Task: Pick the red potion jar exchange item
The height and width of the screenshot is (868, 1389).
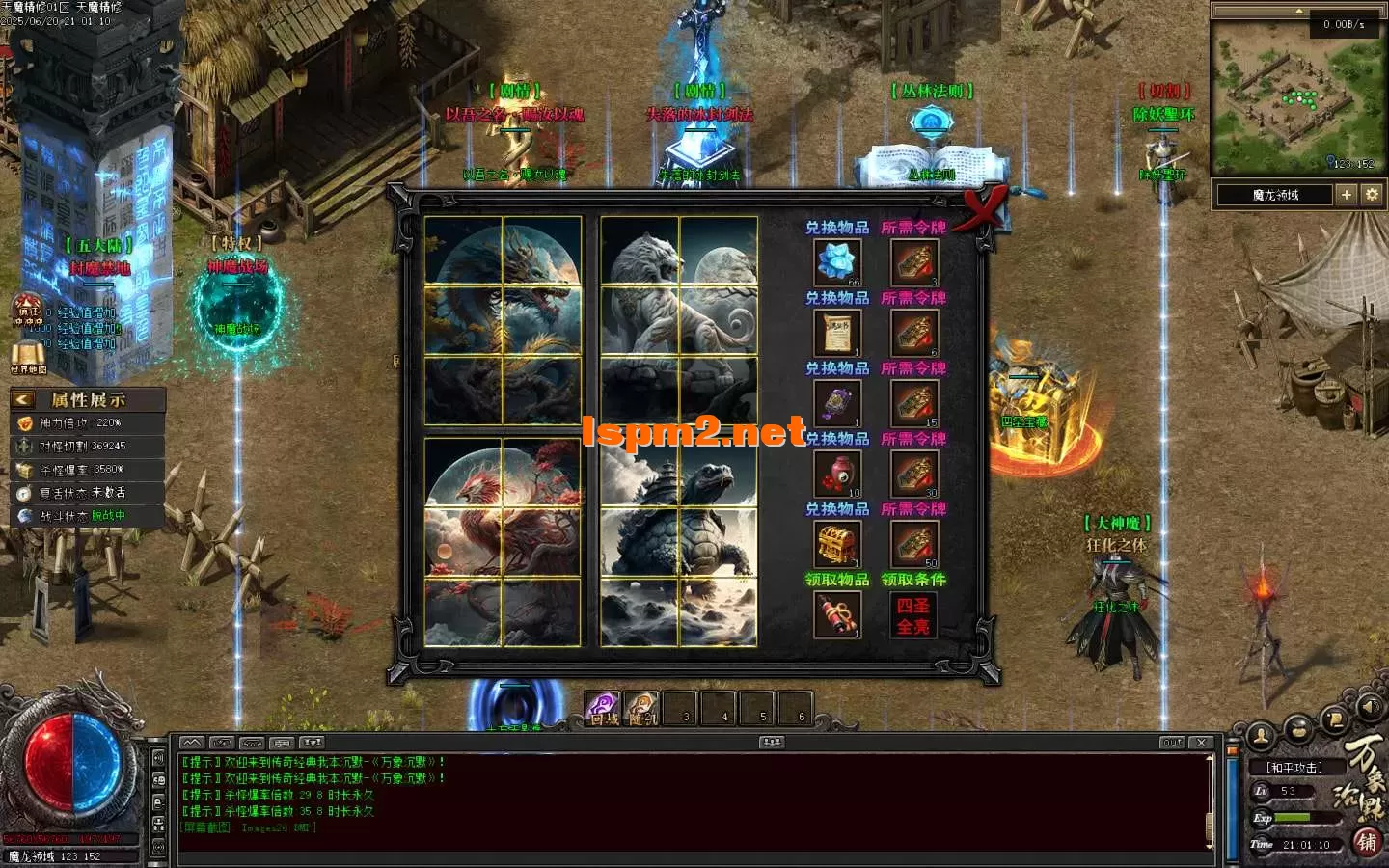Action: [836, 474]
